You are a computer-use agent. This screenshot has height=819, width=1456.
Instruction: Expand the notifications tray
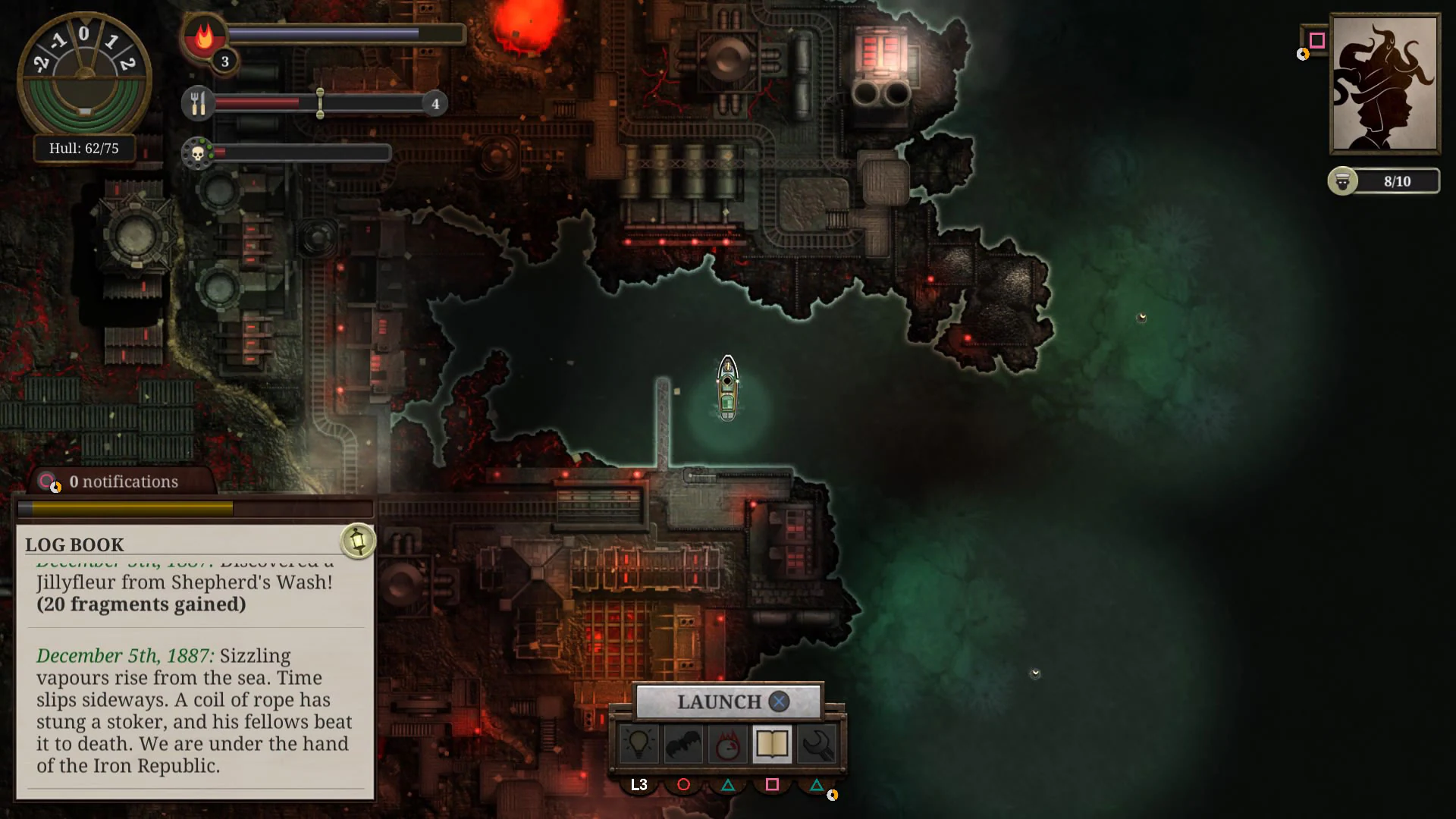coord(123,482)
